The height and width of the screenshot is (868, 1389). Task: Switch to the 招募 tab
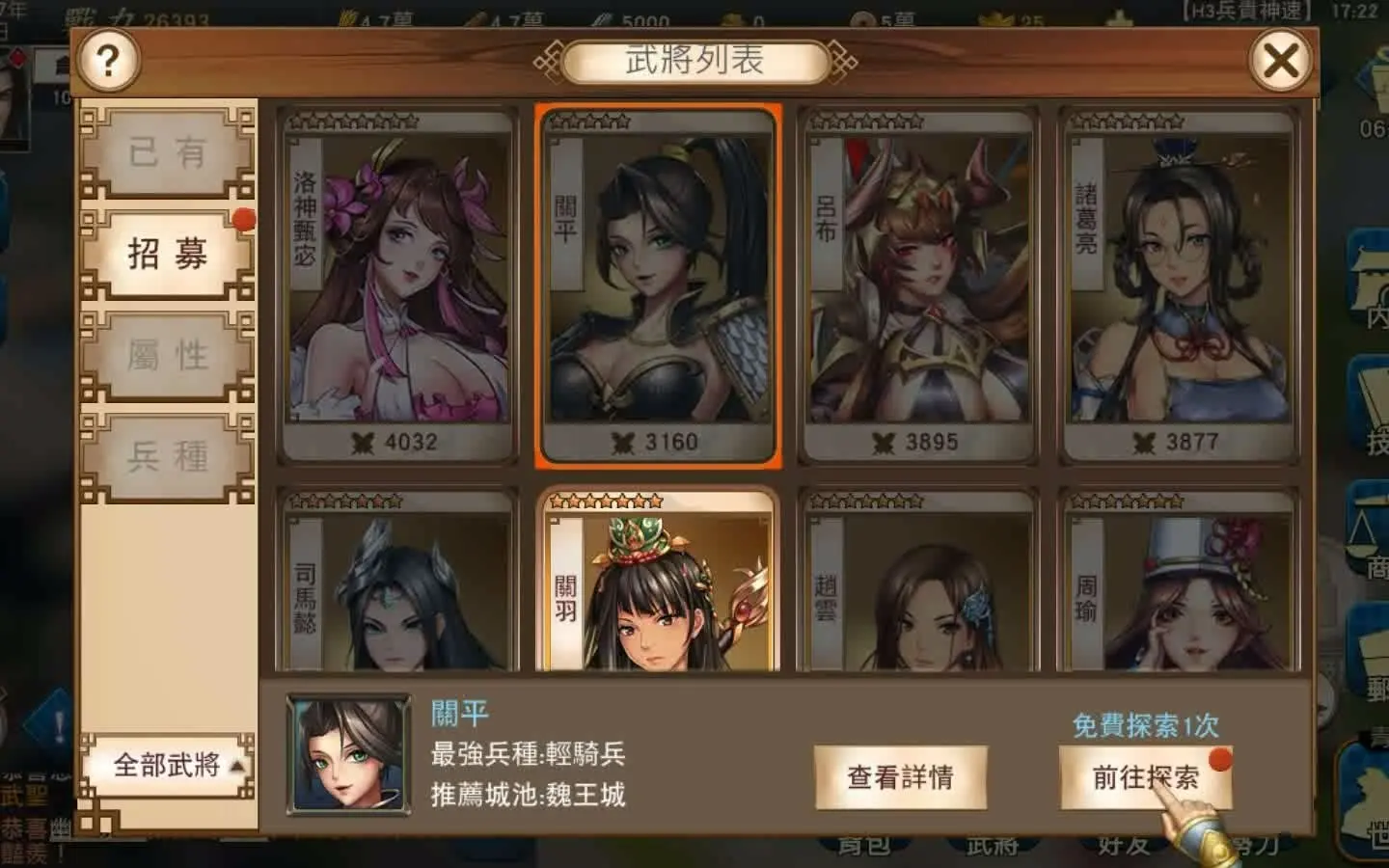tap(170, 253)
